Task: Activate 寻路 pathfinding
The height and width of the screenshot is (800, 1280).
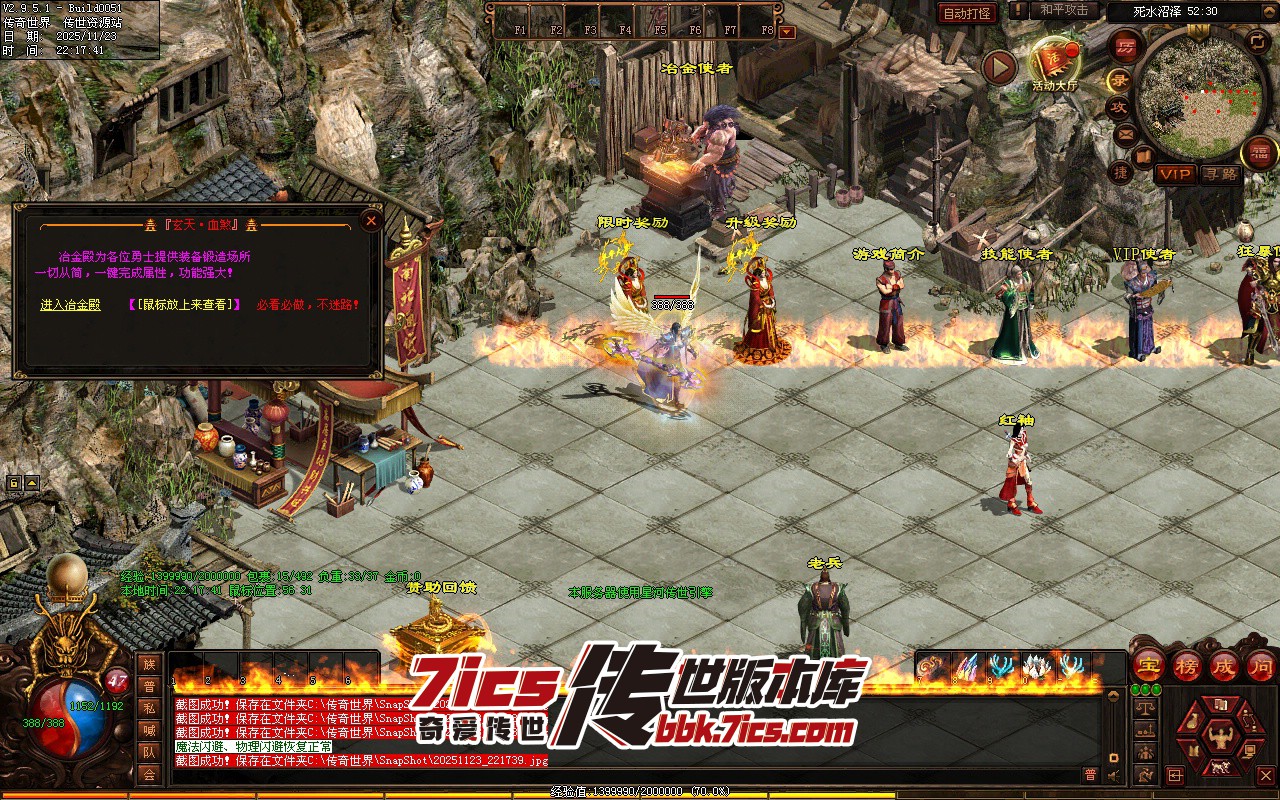Action: [x=1220, y=174]
